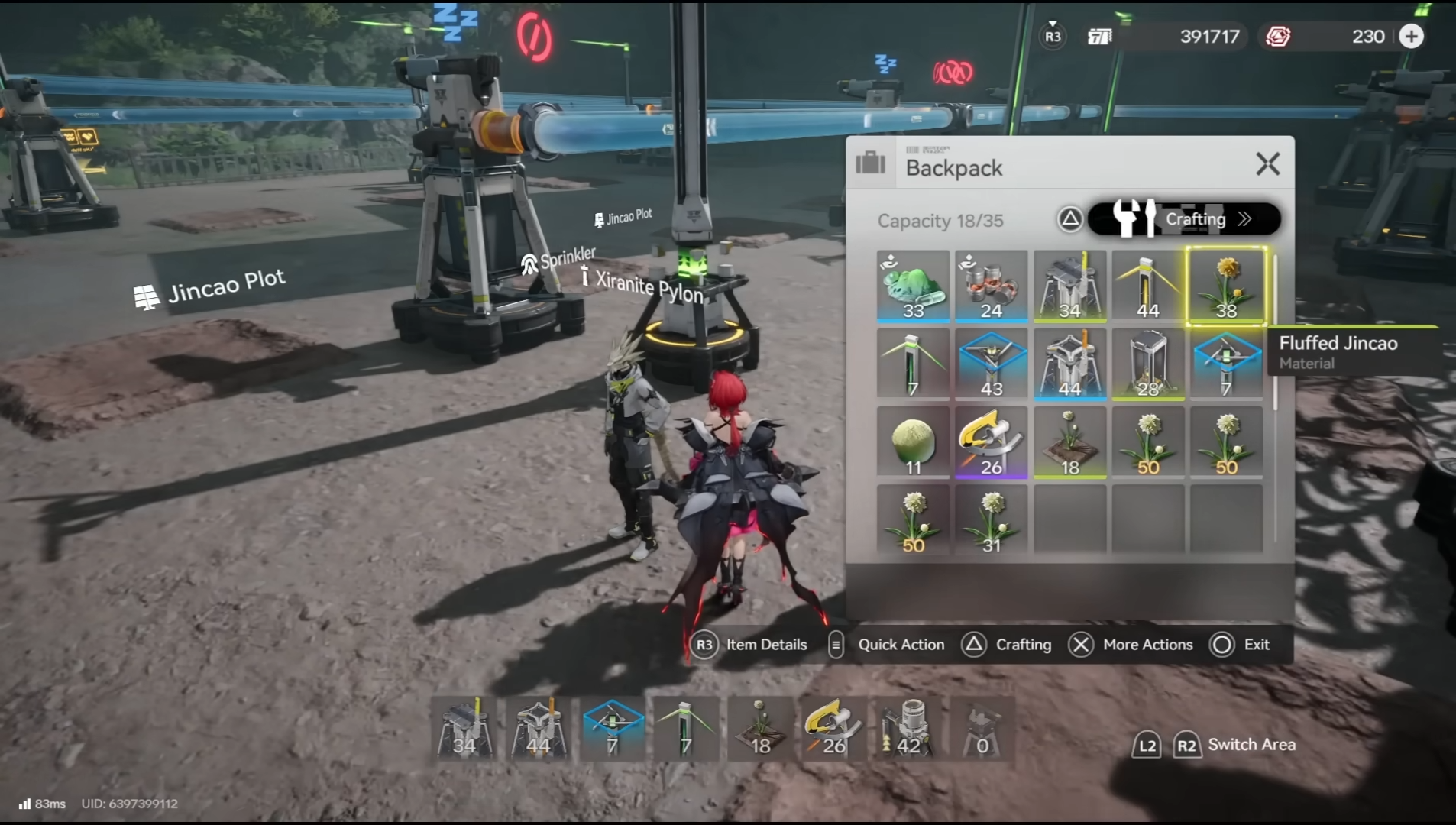Select the green ore stack of 33
This screenshot has width=1456, height=825.
[x=913, y=286]
